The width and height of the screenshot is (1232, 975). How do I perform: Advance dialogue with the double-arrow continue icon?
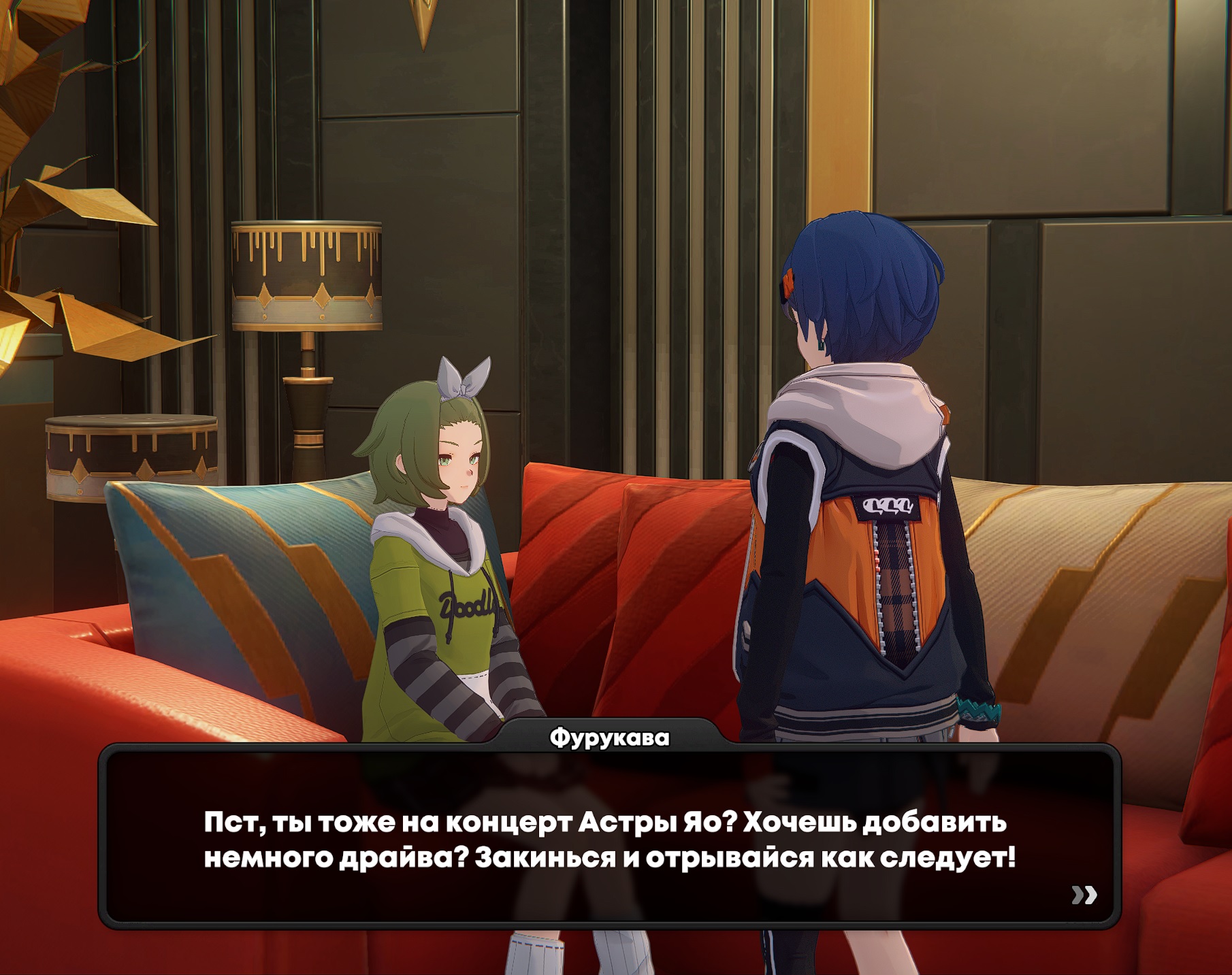[x=1084, y=895]
